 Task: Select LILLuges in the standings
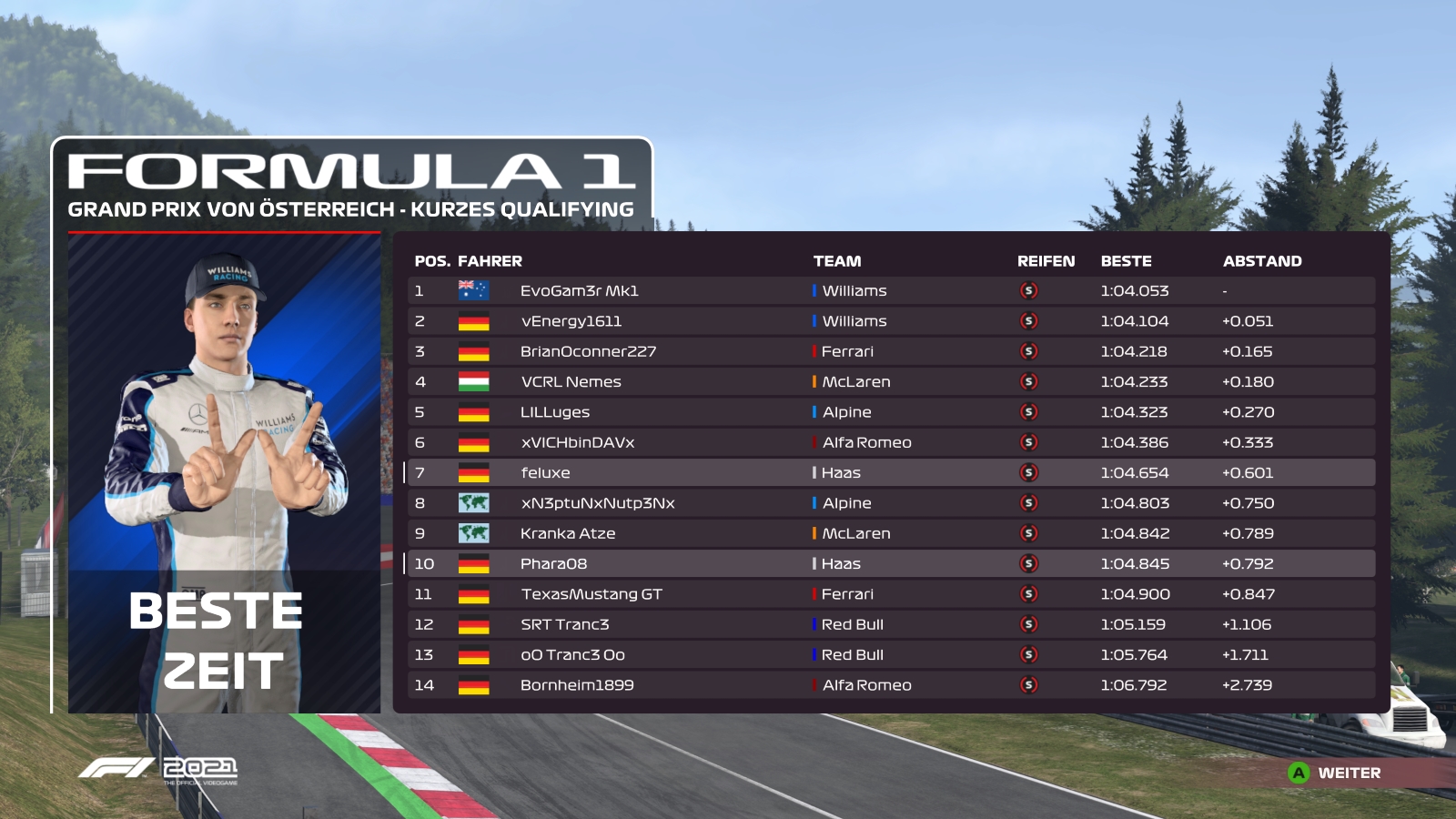[x=555, y=412]
